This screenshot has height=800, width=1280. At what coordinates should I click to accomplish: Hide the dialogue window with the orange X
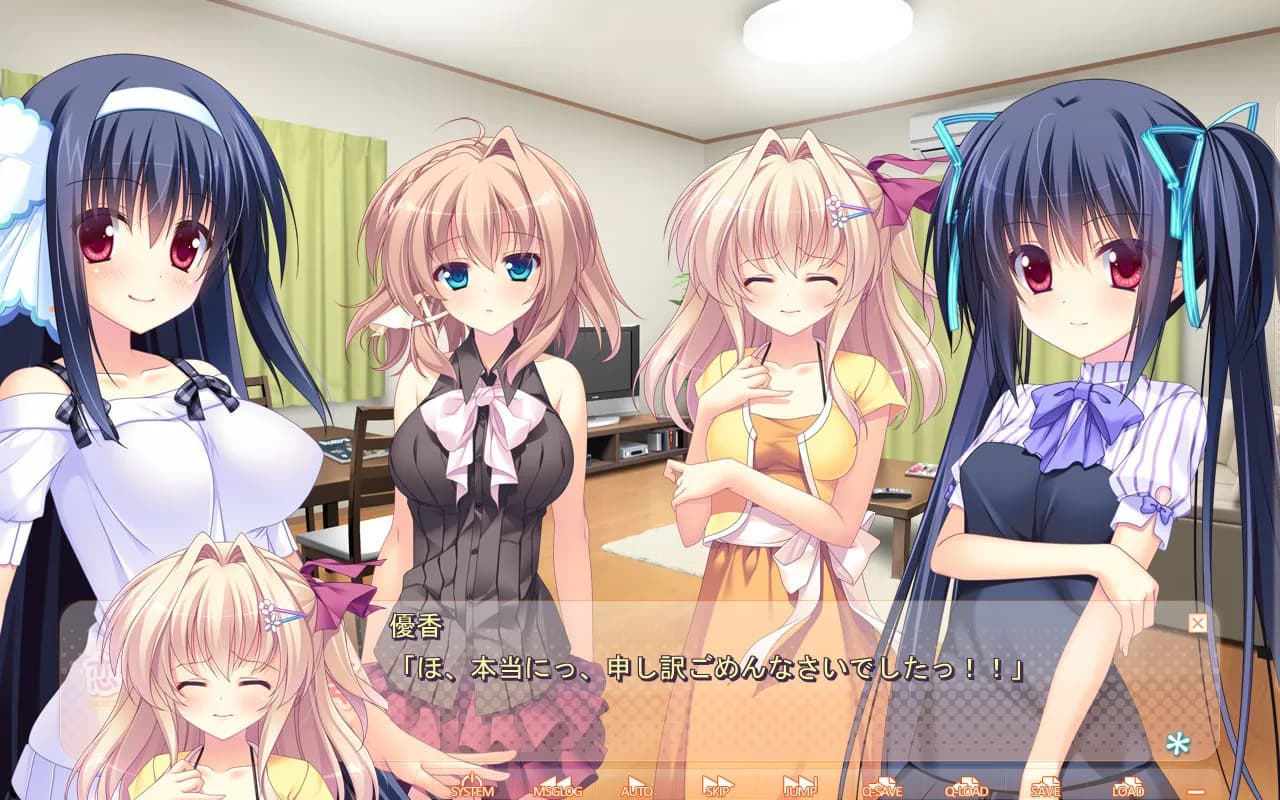click(1197, 622)
